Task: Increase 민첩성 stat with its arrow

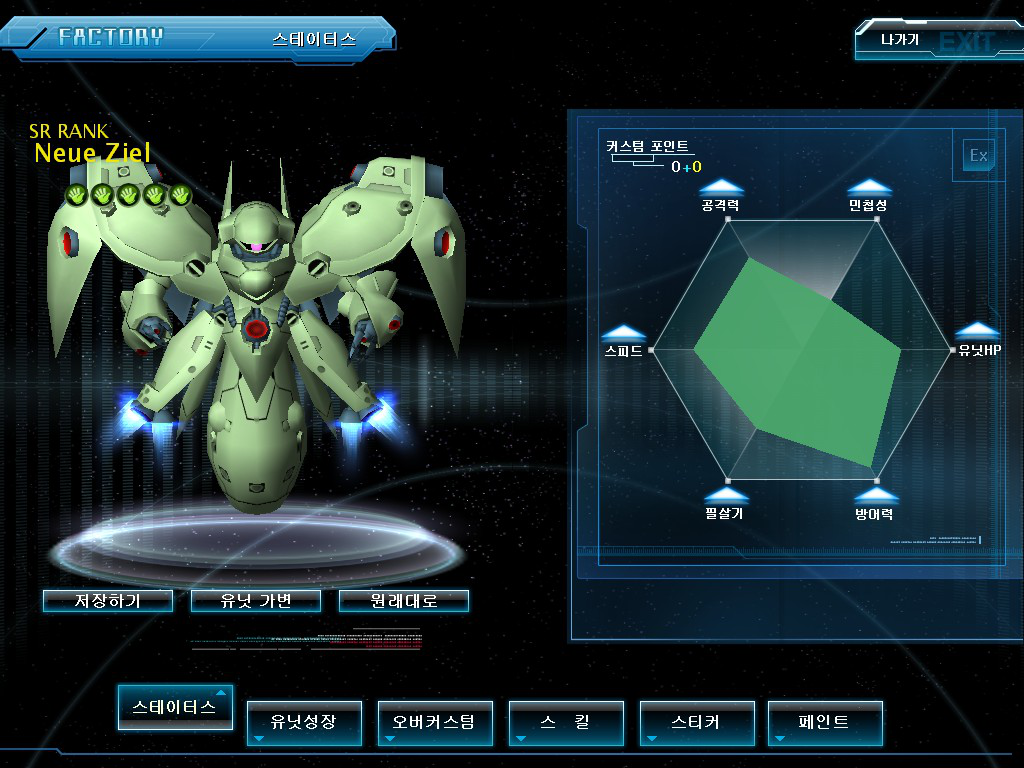Action: pos(869,187)
